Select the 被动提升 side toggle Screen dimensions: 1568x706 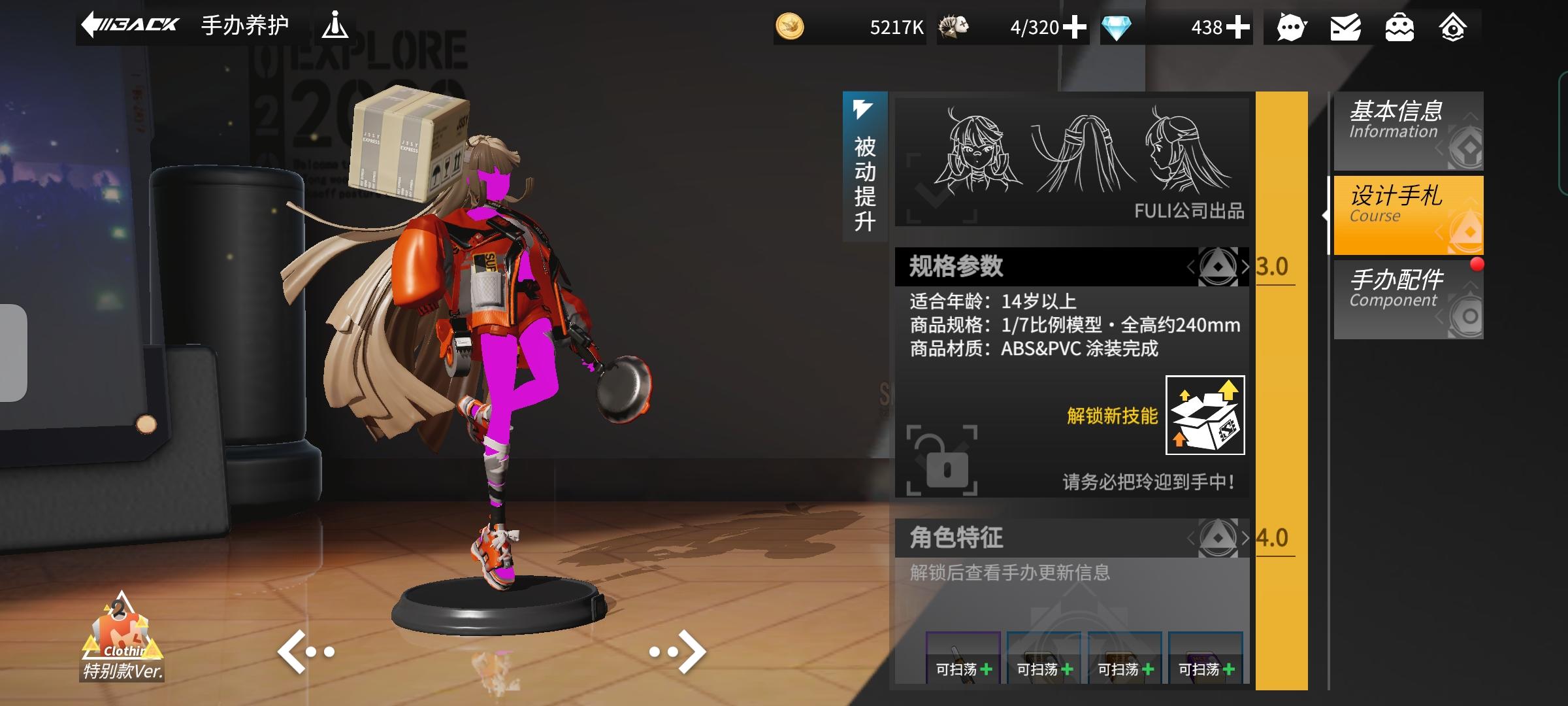[x=866, y=167]
